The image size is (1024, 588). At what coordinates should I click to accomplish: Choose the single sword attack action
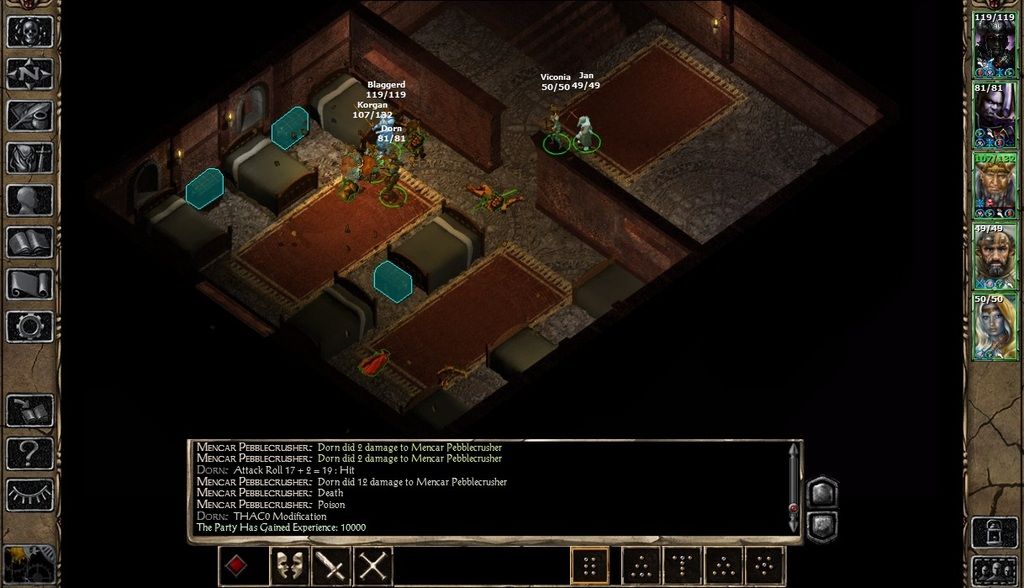[331, 566]
